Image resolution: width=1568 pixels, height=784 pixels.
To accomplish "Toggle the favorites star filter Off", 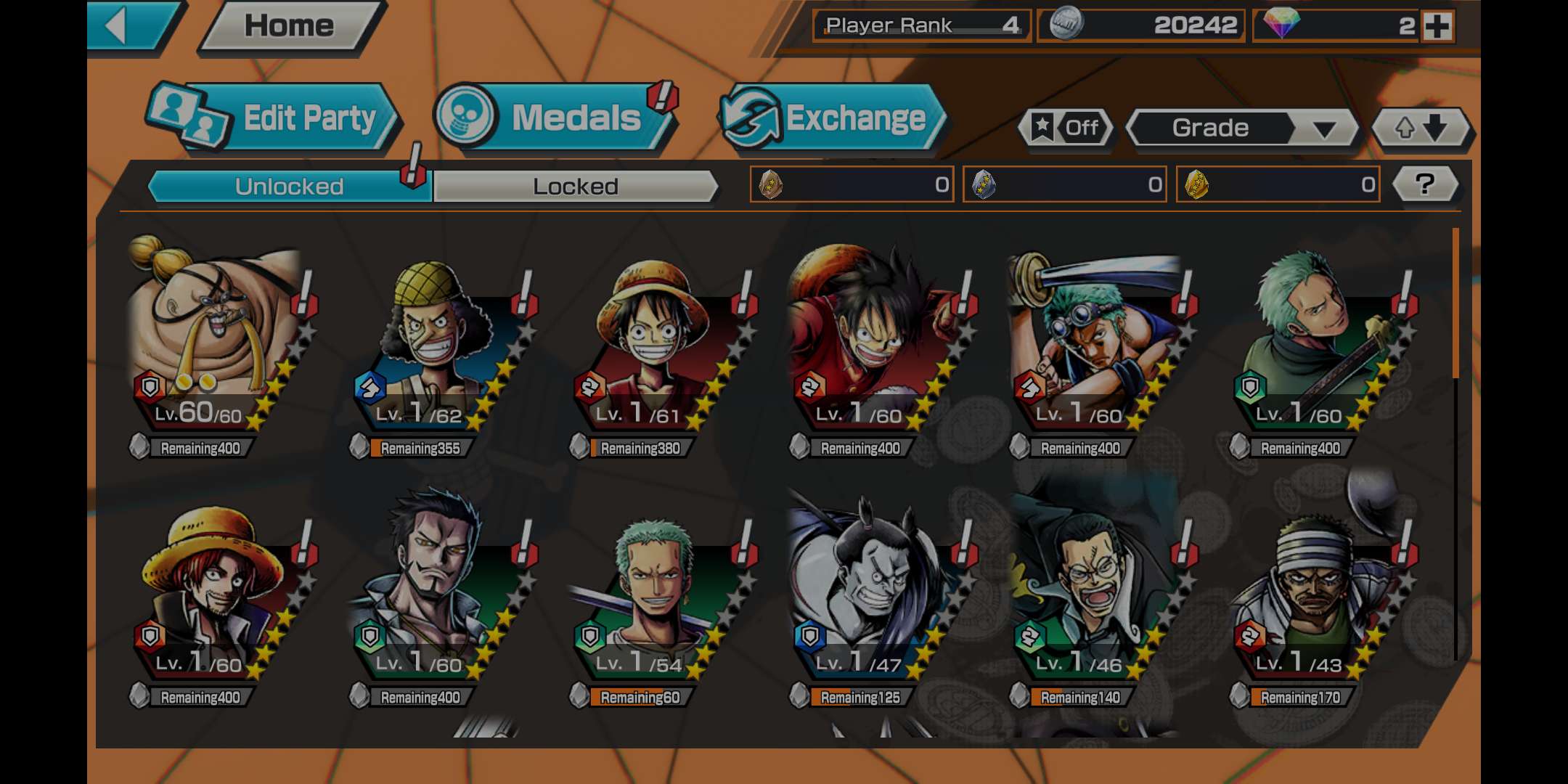I will pyautogui.click(x=1066, y=128).
